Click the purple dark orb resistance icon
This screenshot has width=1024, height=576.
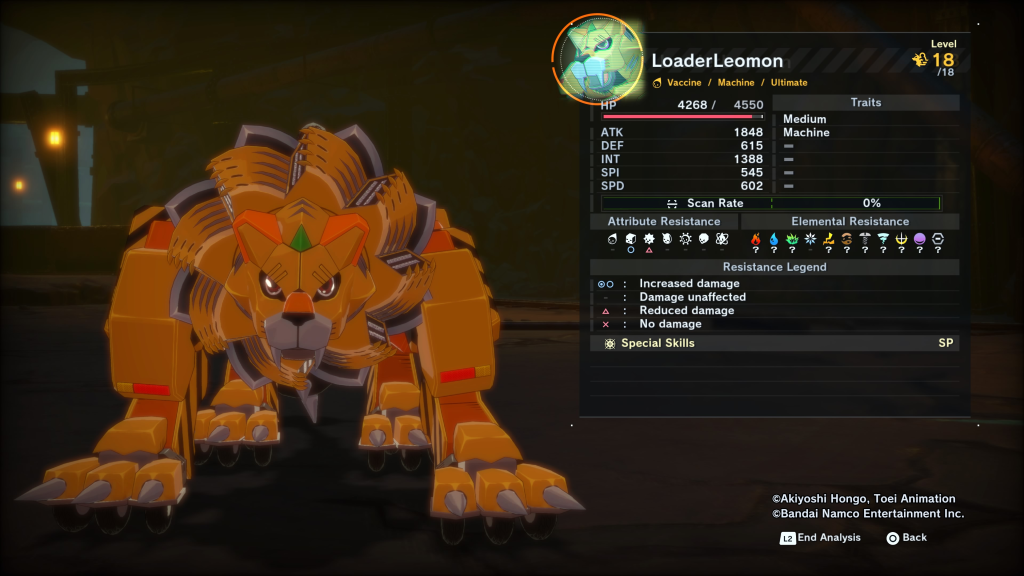click(920, 240)
